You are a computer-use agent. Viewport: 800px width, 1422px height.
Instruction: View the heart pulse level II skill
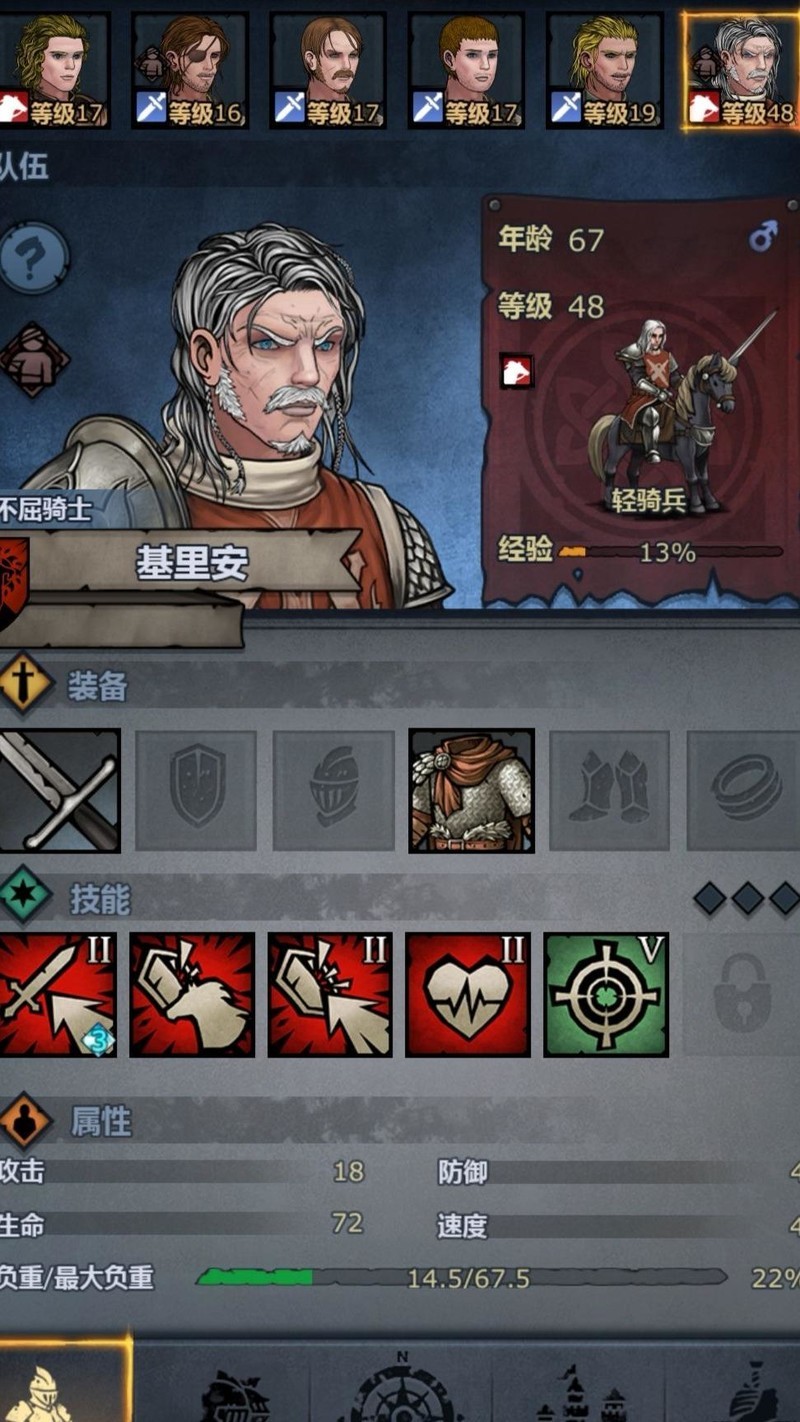468,995
